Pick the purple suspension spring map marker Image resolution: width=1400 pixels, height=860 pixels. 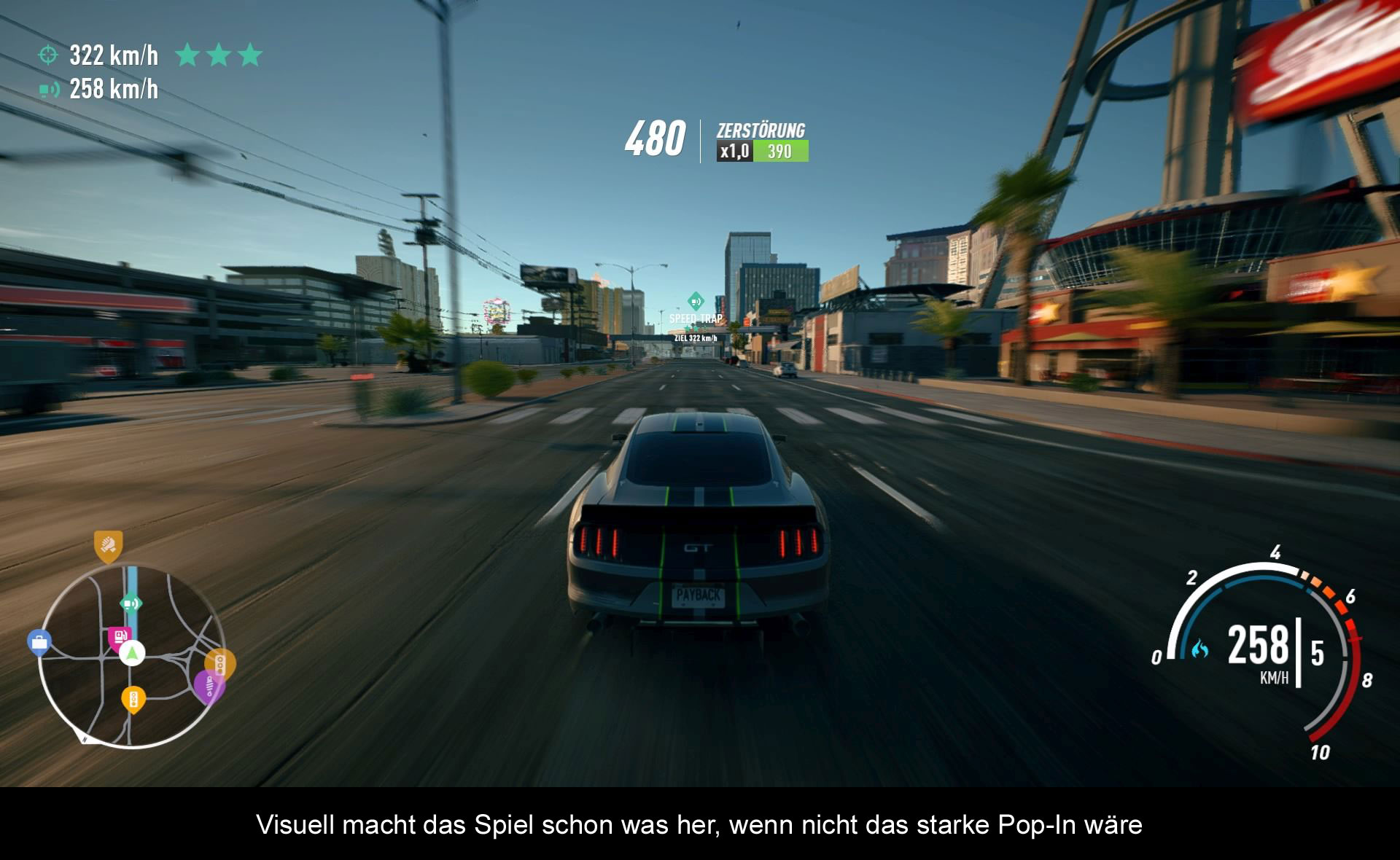click(209, 686)
